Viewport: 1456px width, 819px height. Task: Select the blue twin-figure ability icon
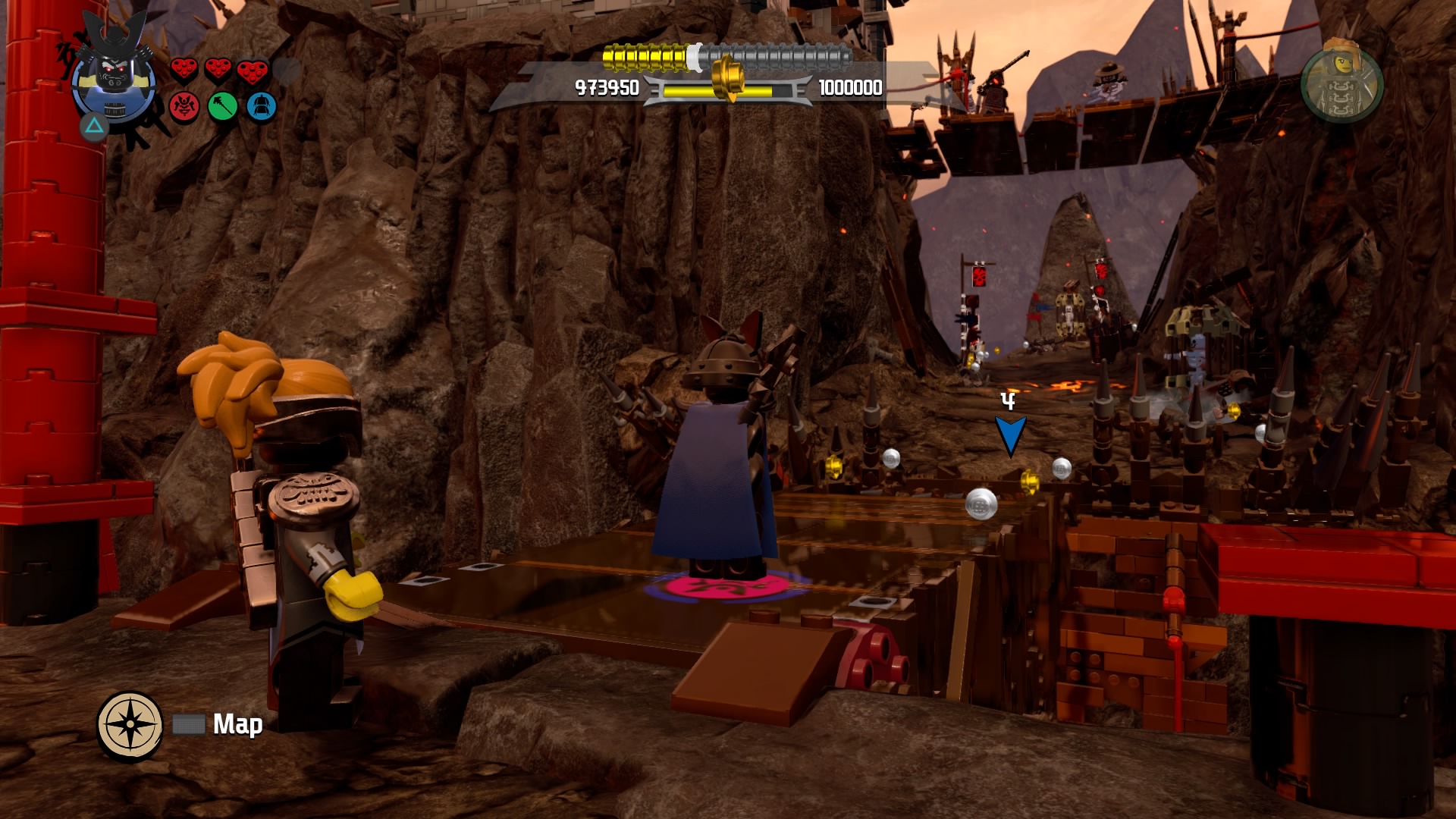[x=262, y=107]
